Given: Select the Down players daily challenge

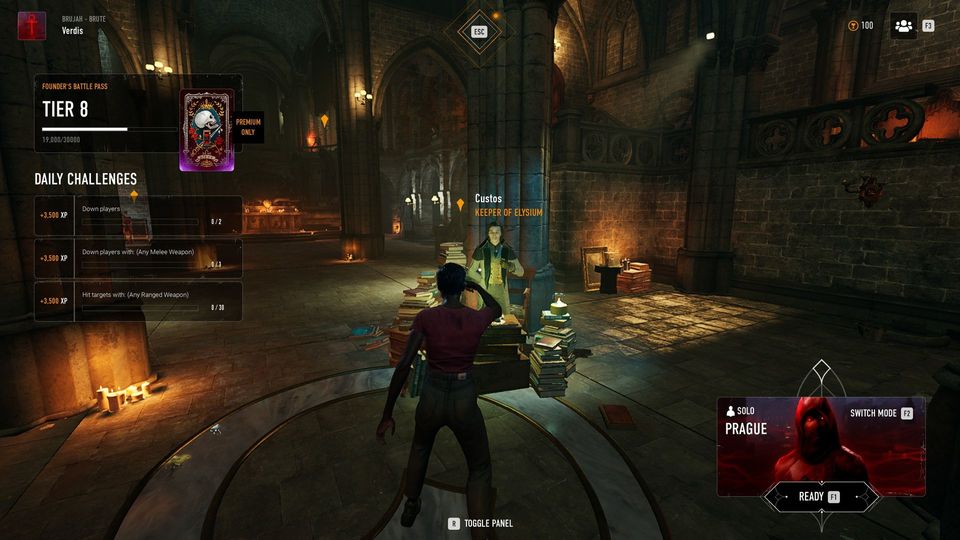Looking at the screenshot, I should click(138, 215).
